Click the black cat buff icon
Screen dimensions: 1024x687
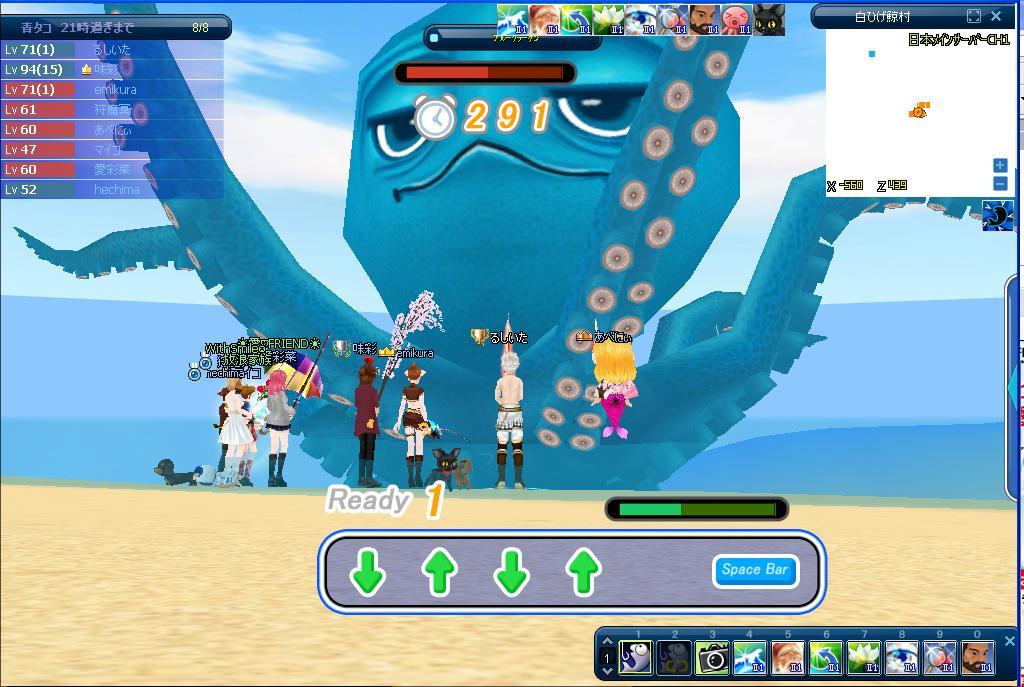tap(768, 19)
